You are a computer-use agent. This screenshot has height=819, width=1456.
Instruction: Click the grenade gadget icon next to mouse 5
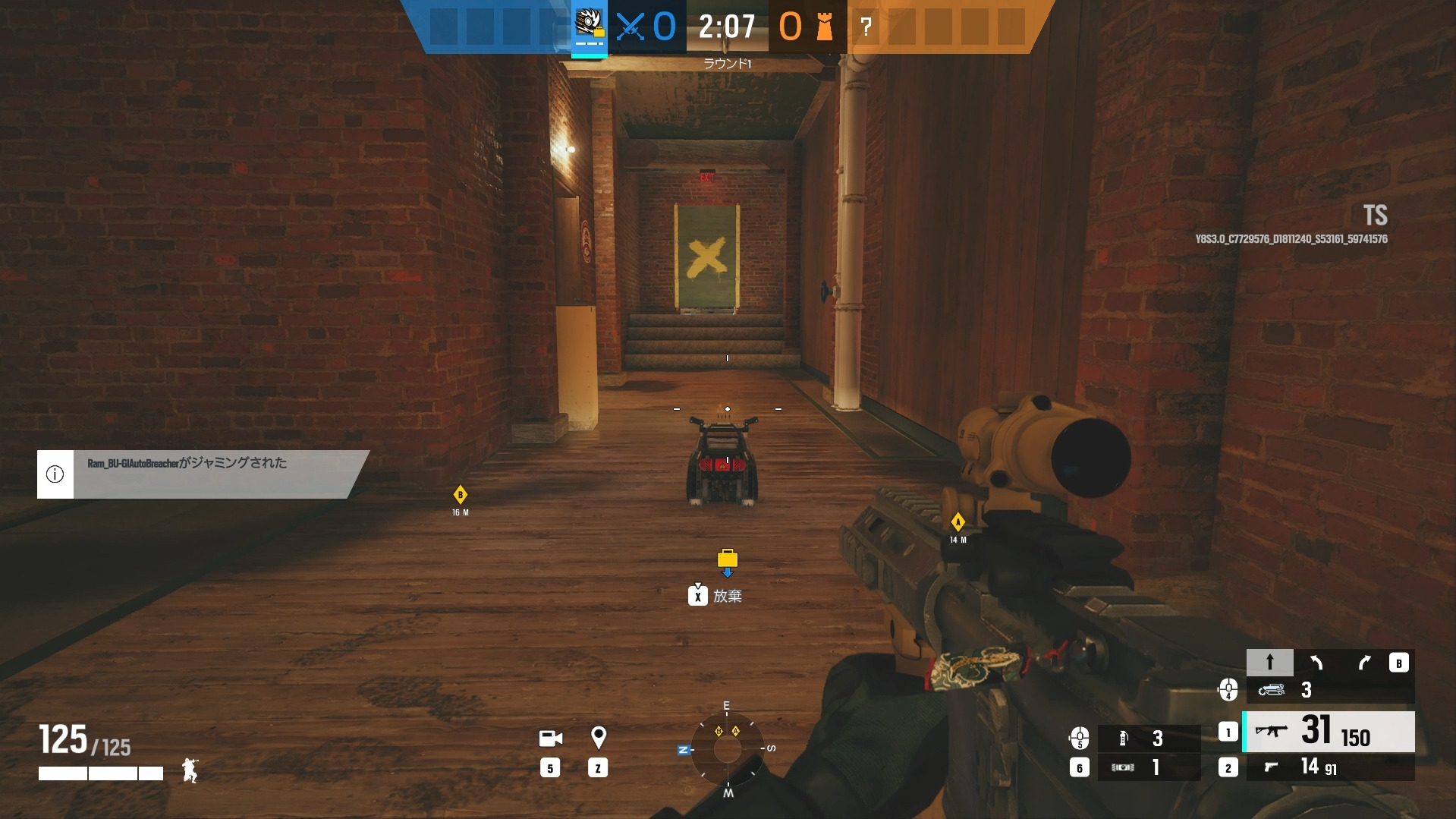pyautogui.click(x=1122, y=737)
